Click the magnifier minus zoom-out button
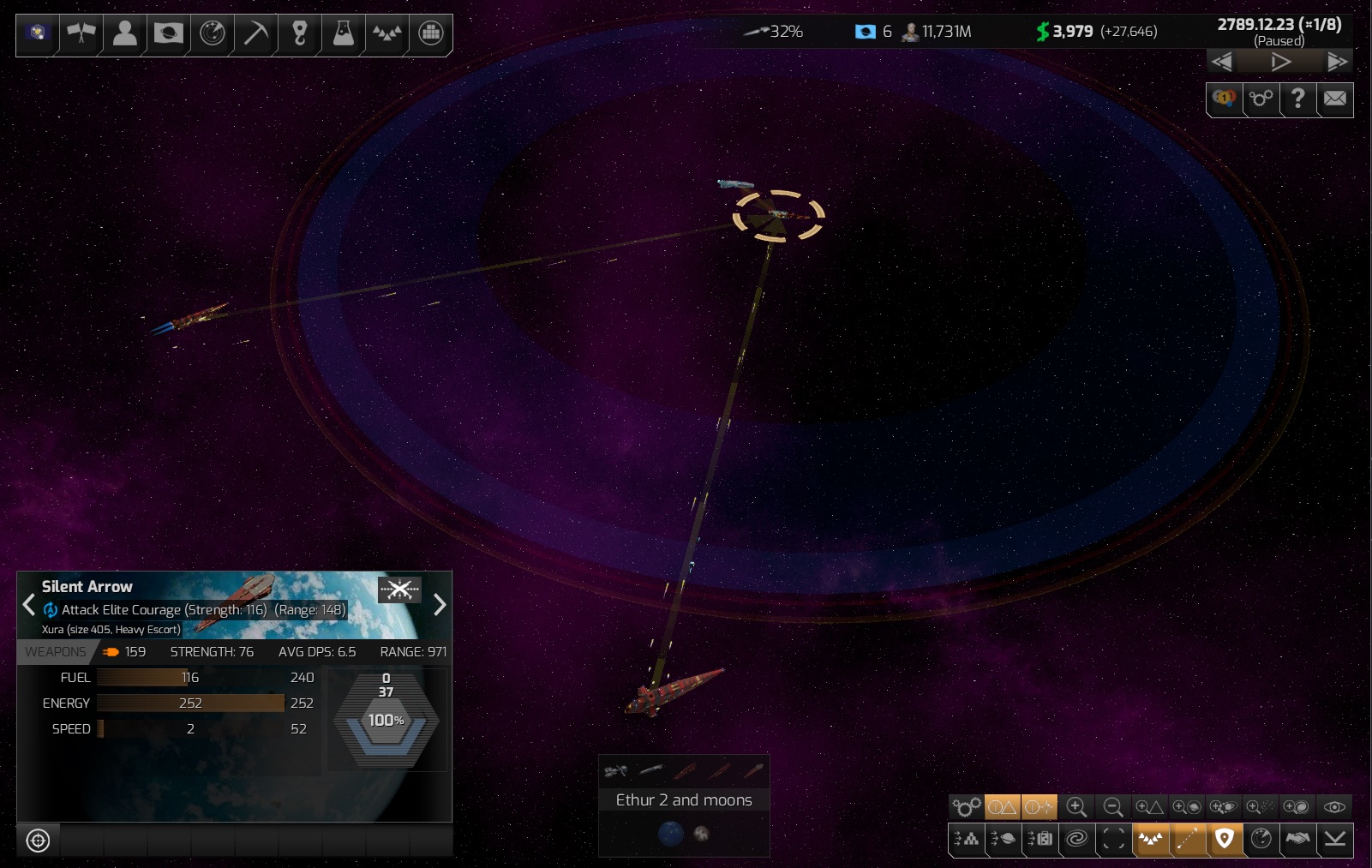Viewport: 1372px width, 868px height. coord(1113,807)
